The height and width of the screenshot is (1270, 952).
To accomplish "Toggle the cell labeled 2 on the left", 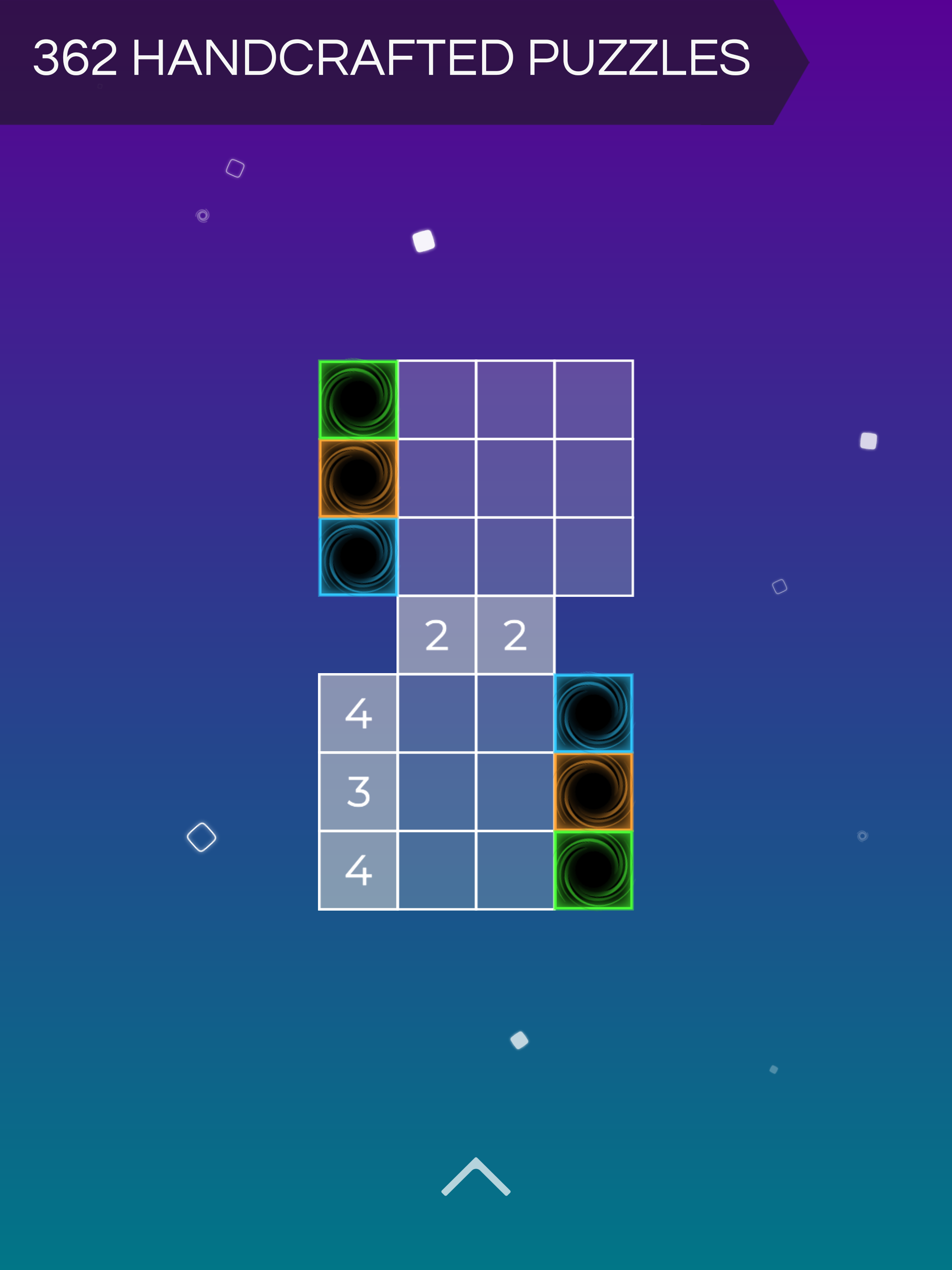I will (x=437, y=635).
